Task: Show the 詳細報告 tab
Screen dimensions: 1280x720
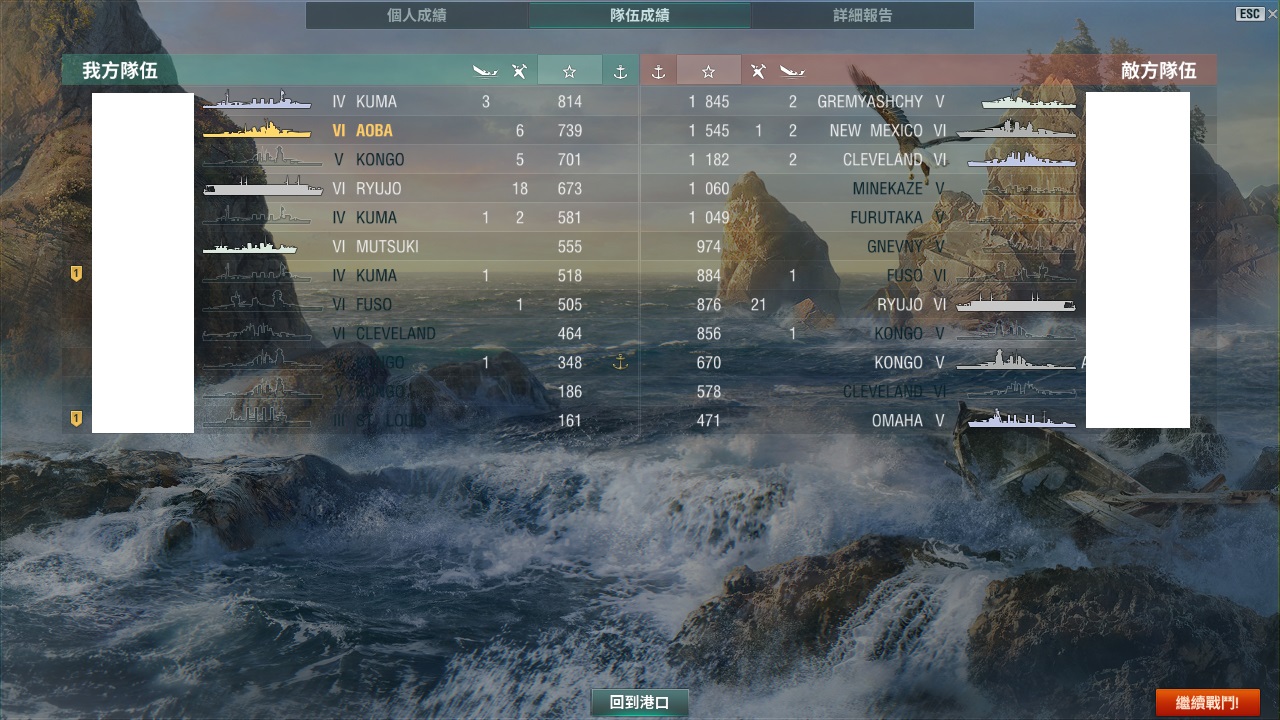Action: point(862,15)
